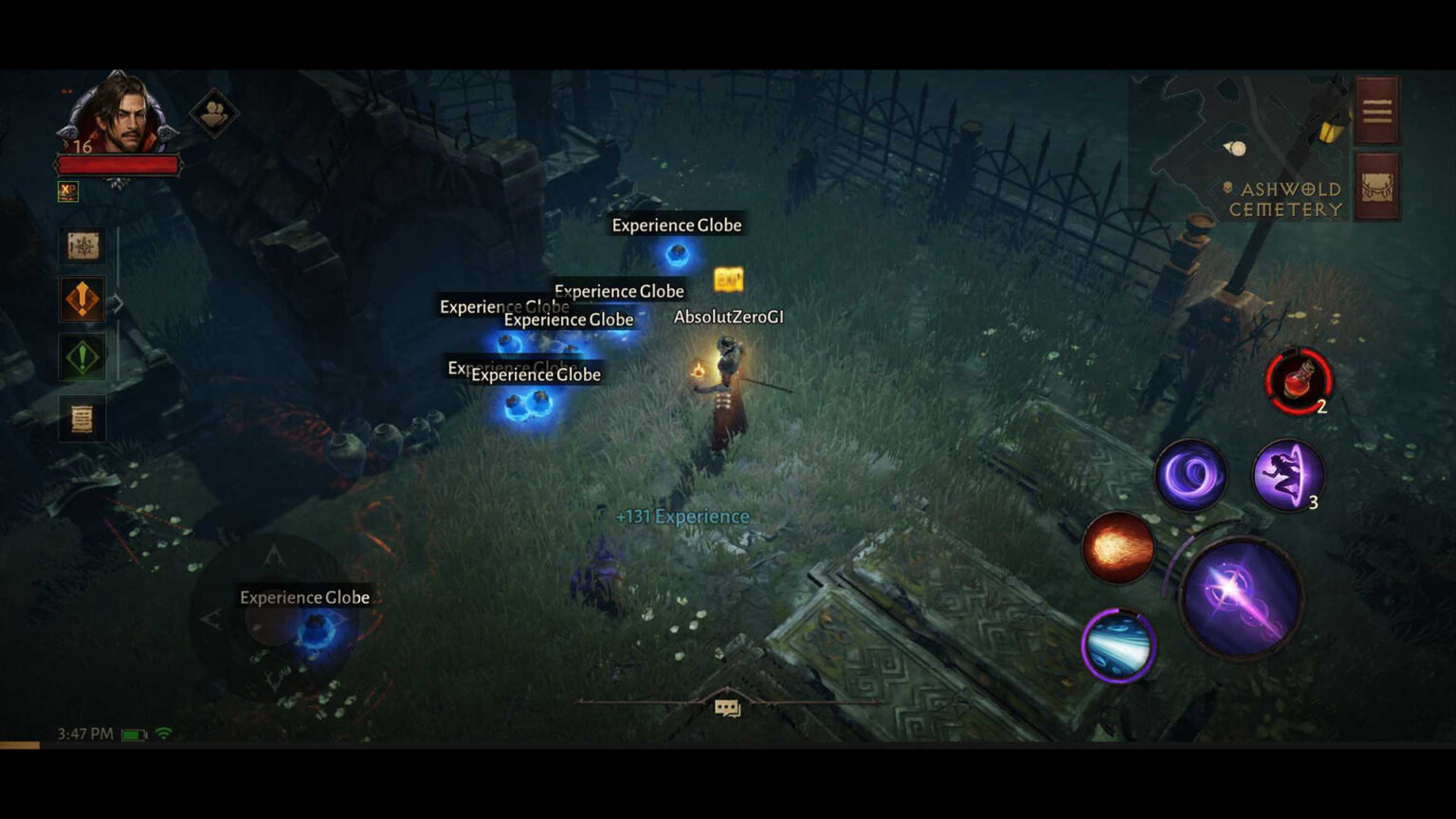The height and width of the screenshot is (819, 1456).
Task: Open the party icon beside the portrait
Action: [213, 112]
